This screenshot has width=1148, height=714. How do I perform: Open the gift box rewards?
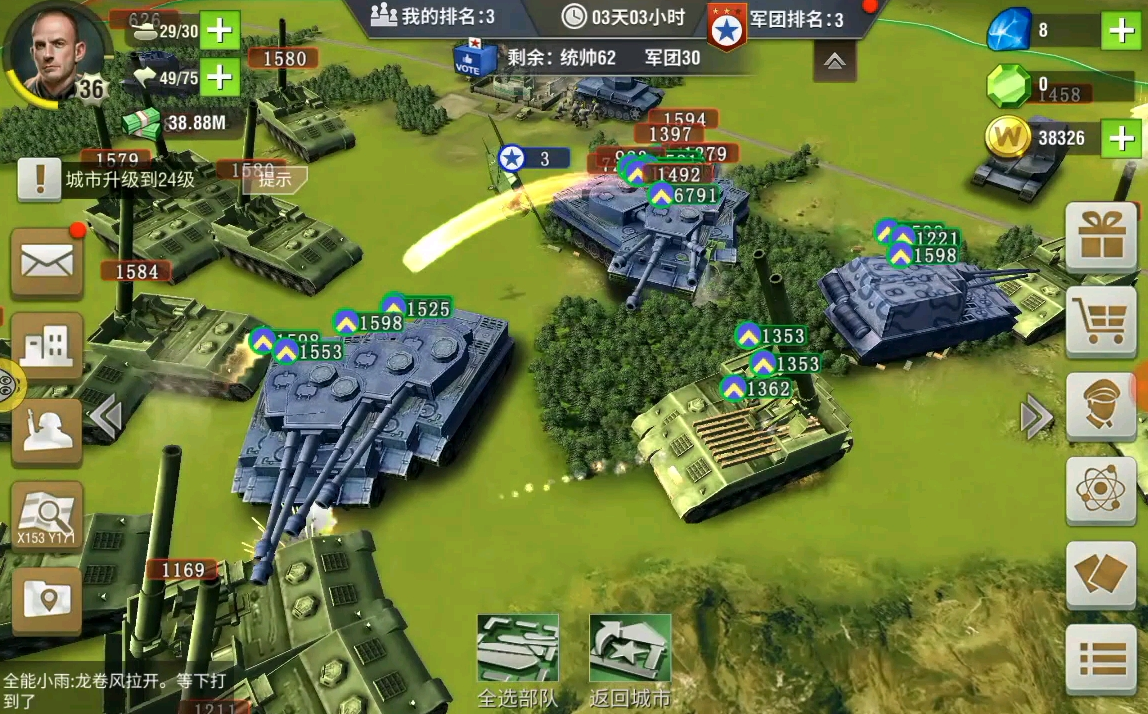click(x=1100, y=238)
